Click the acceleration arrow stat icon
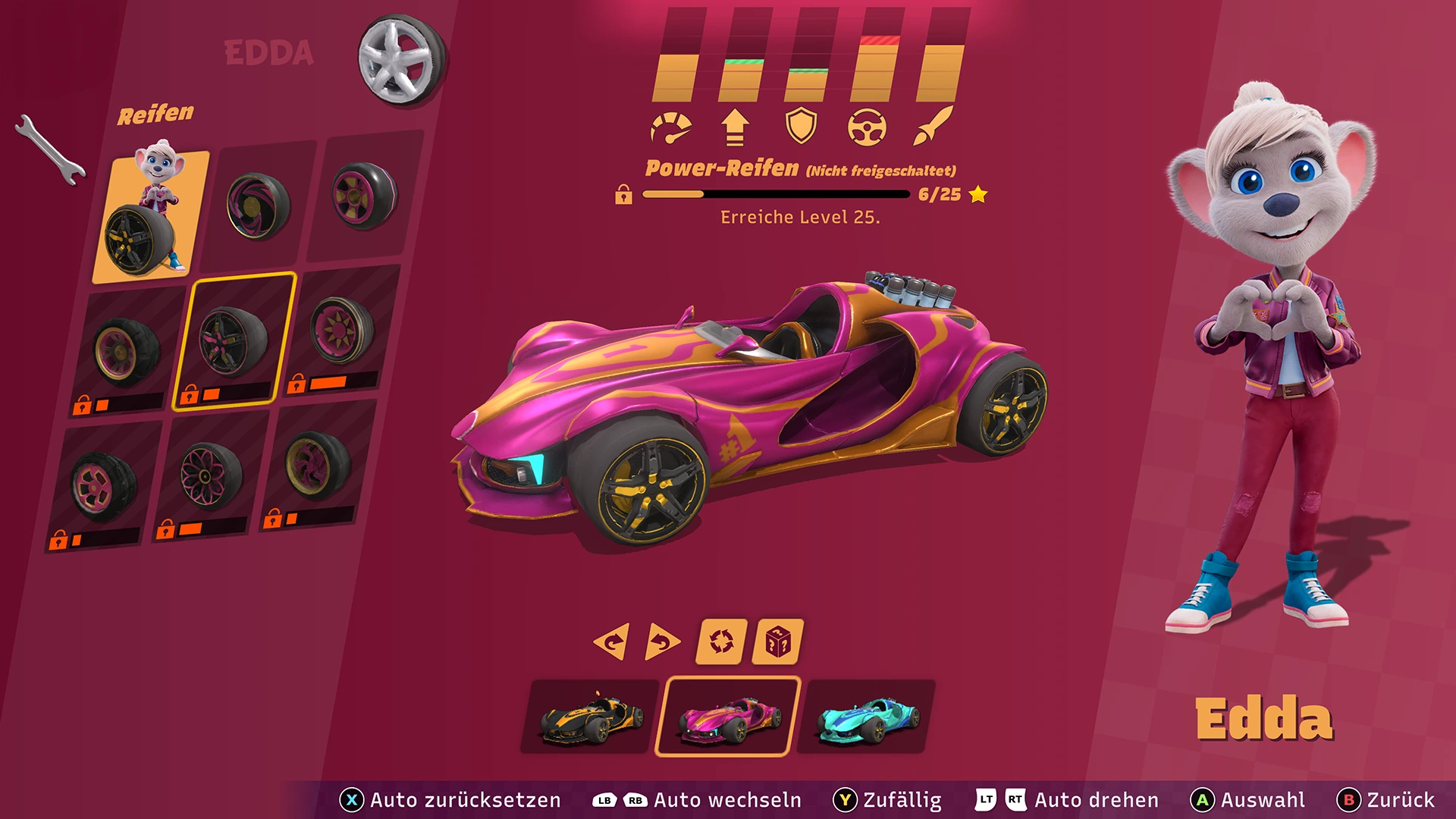The image size is (1456, 819). click(736, 125)
